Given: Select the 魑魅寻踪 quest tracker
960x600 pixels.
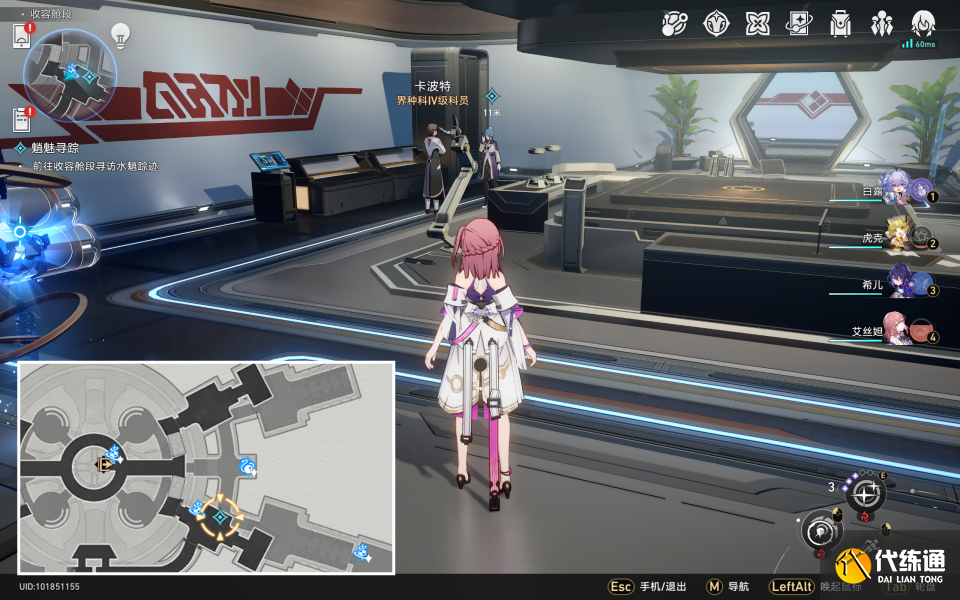Looking at the screenshot, I should [48, 148].
